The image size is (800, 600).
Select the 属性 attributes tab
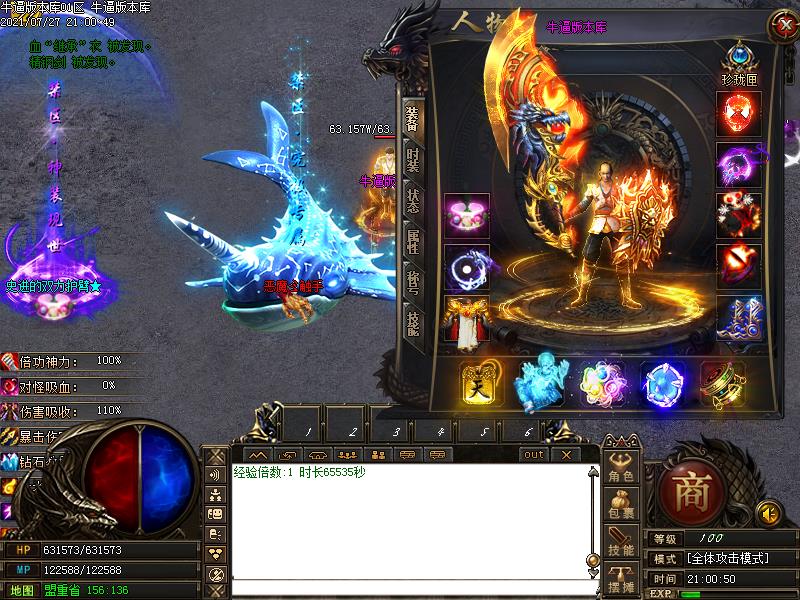[412, 240]
